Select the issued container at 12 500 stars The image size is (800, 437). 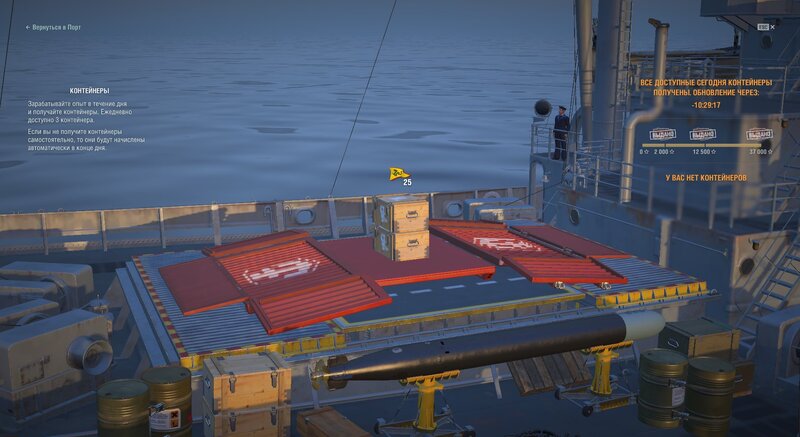coord(702,134)
